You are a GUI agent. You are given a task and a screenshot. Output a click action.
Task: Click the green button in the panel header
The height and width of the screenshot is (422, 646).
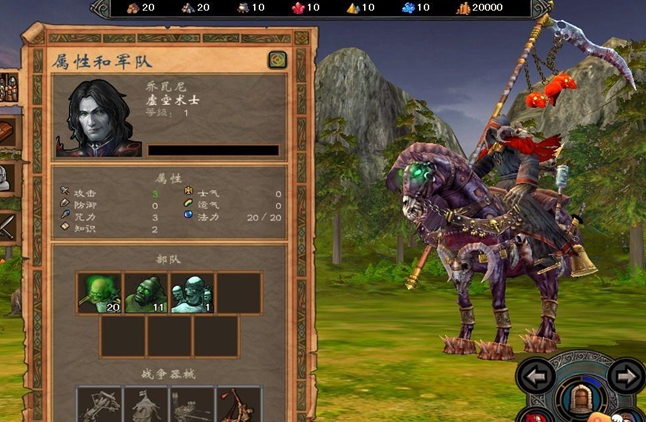(277, 60)
